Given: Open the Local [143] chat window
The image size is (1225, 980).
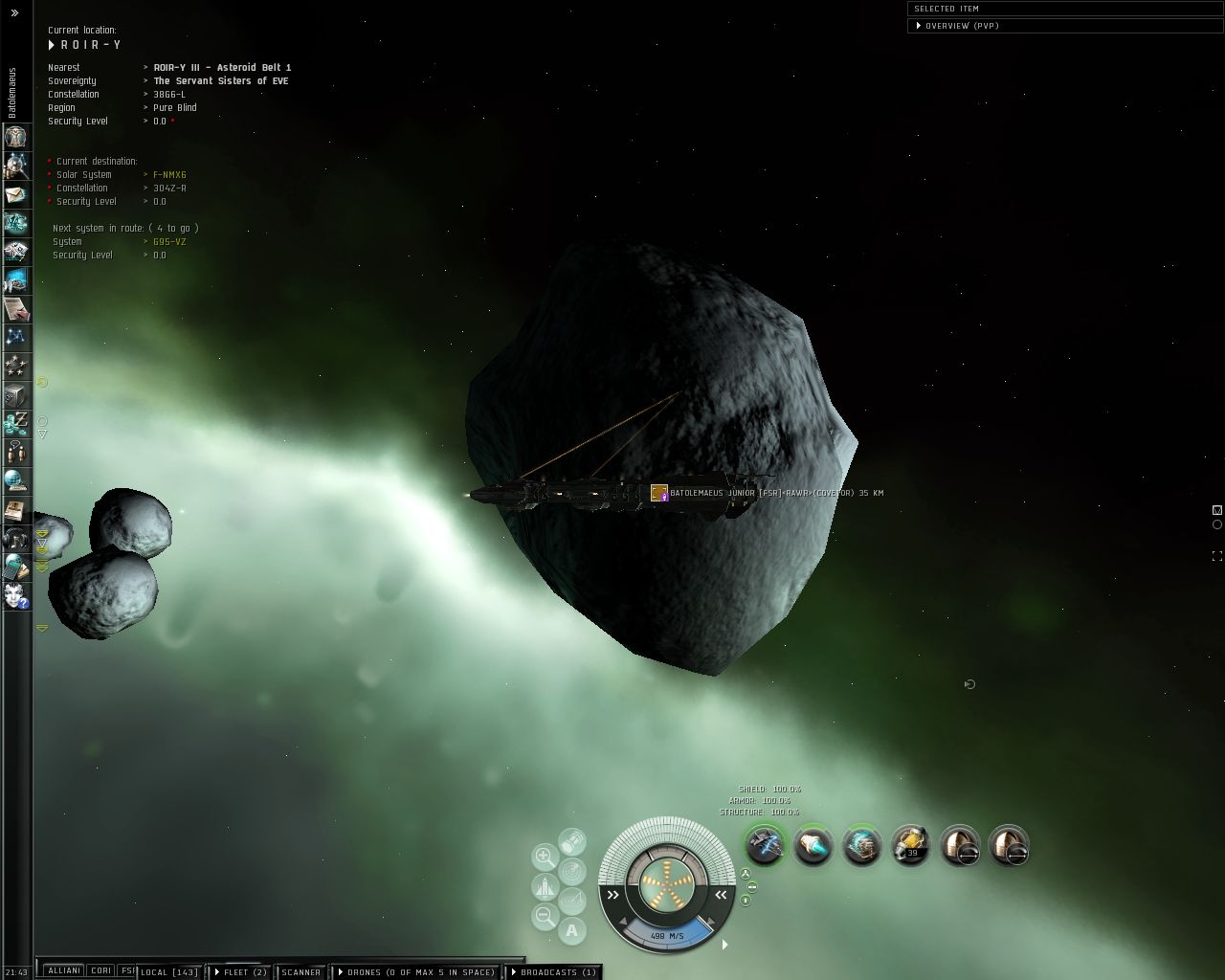Looking at the screenshot, I should tap(169, 972).
